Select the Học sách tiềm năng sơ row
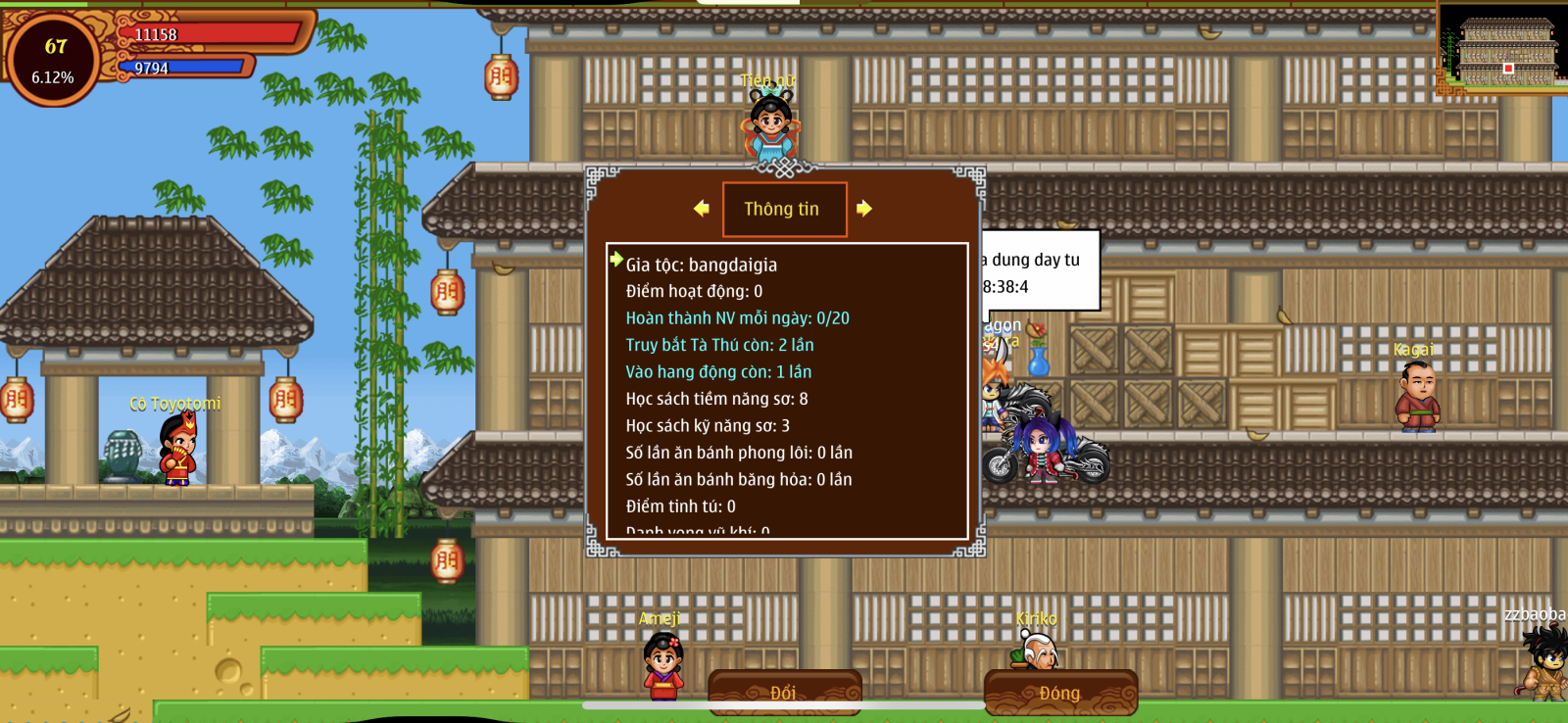This screenshot has width=1568, height=723. point(716,399)
